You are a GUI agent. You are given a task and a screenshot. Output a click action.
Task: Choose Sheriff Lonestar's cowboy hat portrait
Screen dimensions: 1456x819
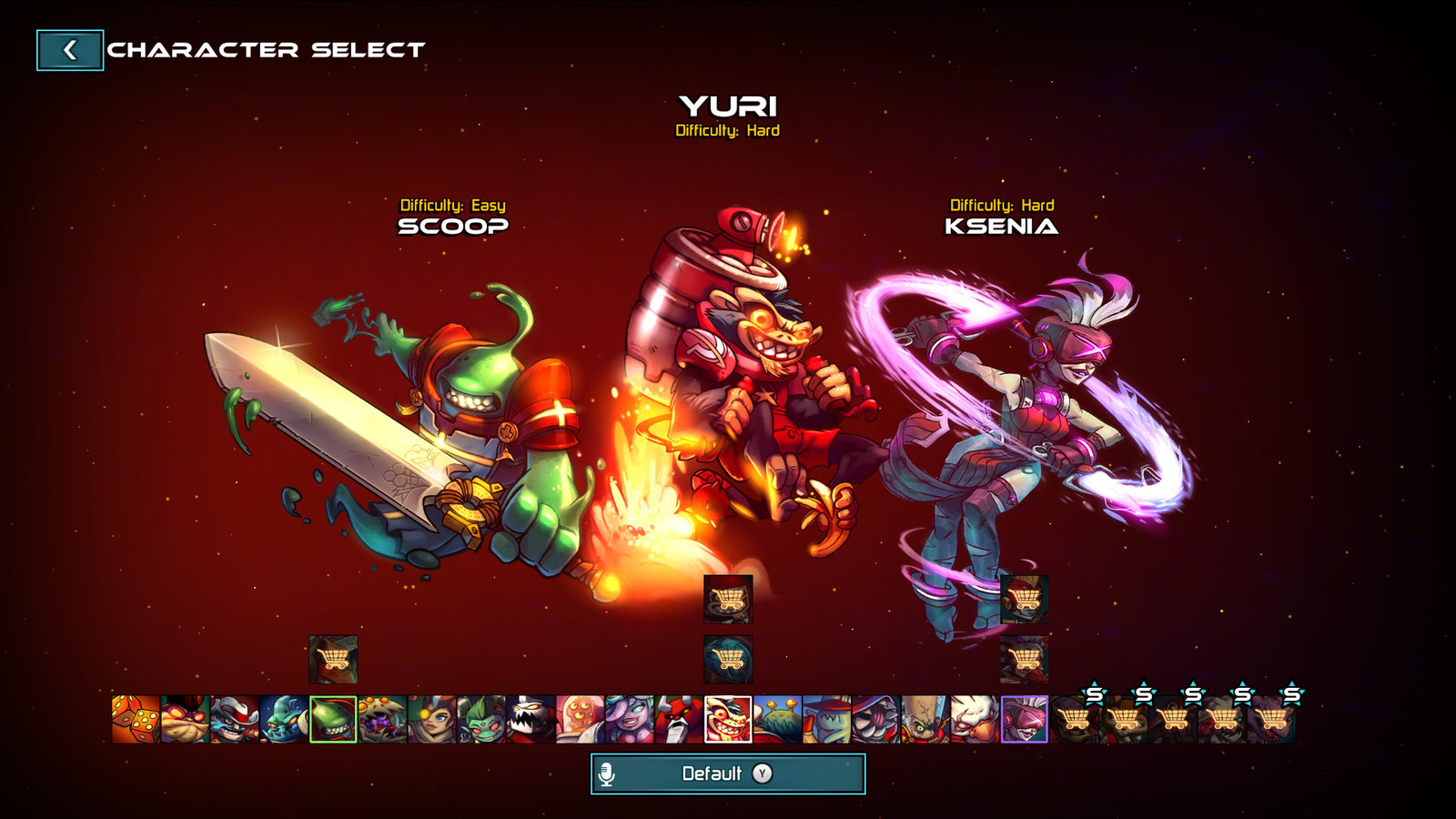coord(234,719)
